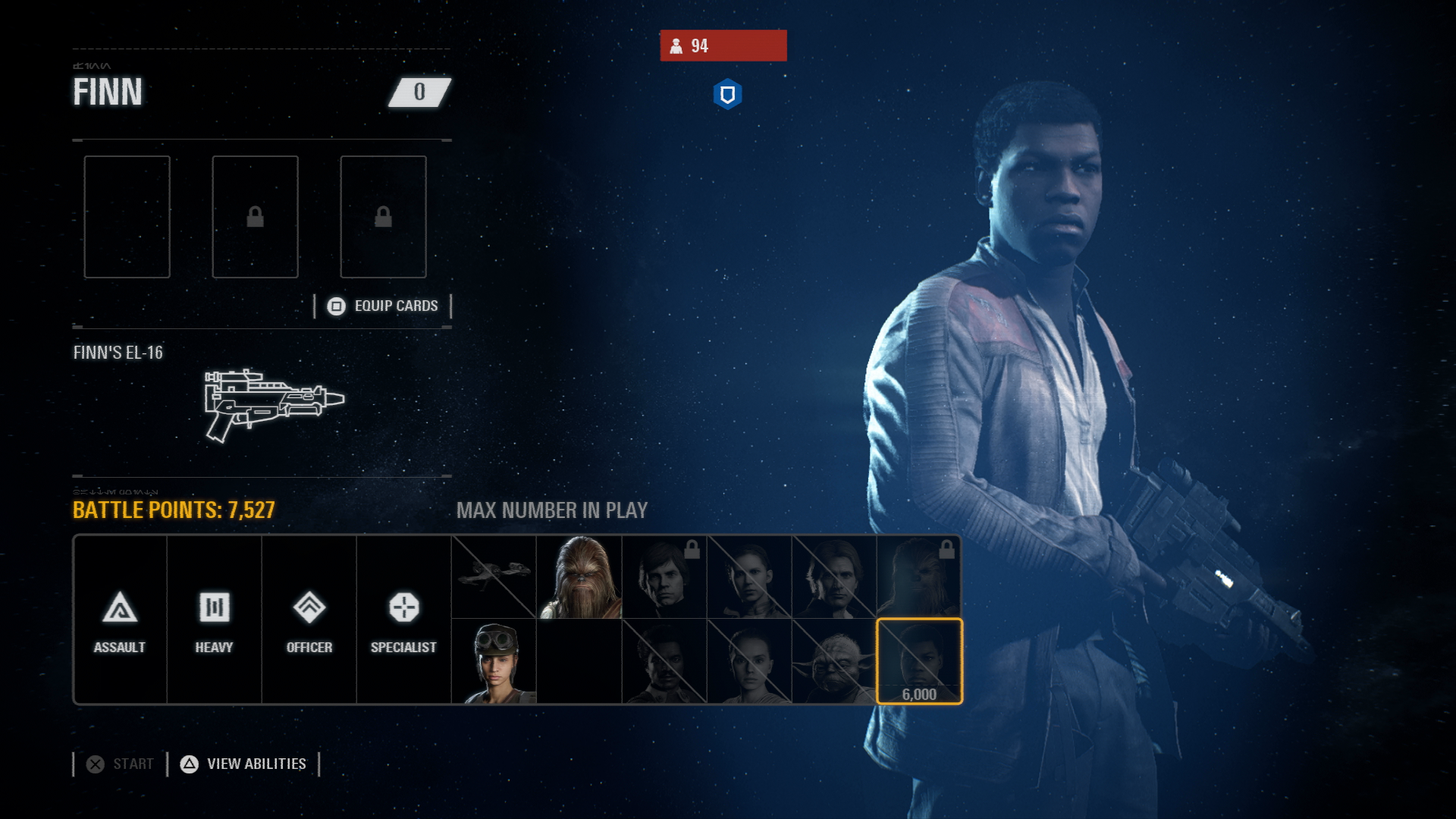The image size is (1456, 819).
Task: Click the player count icon in the red banner
Action: coord(677,46)
